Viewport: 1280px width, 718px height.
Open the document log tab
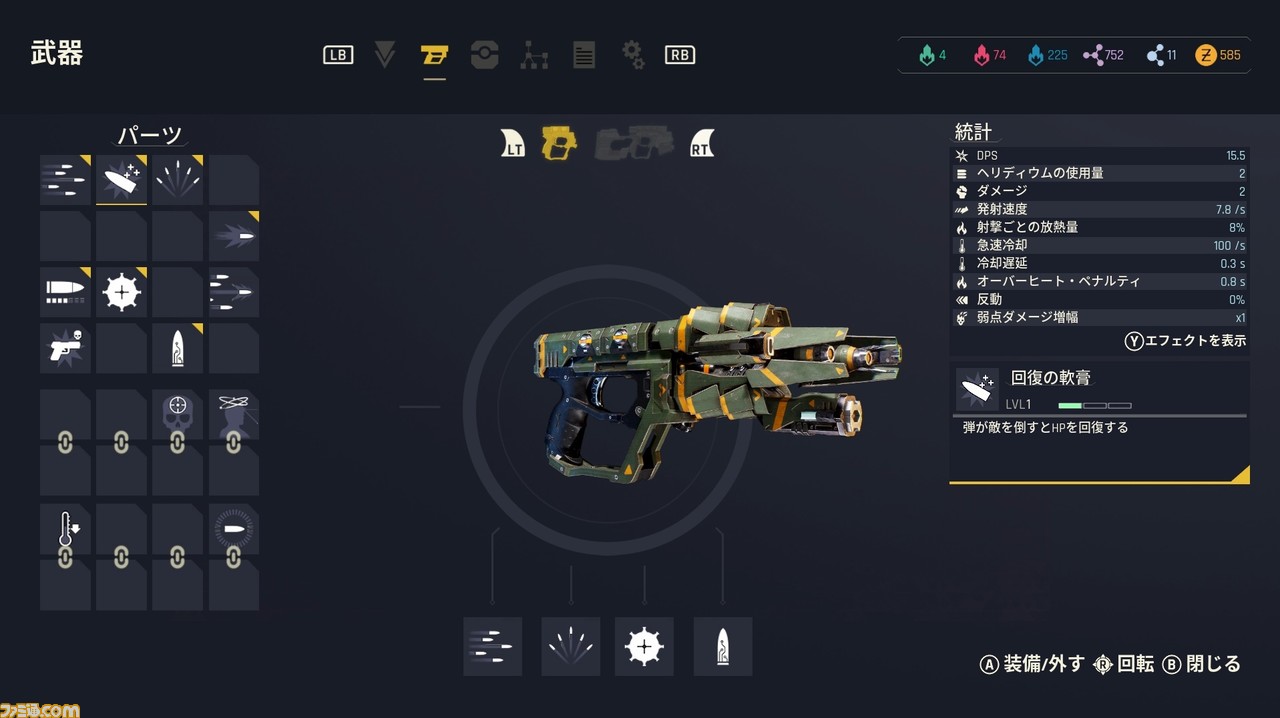[x=584, y=55]
